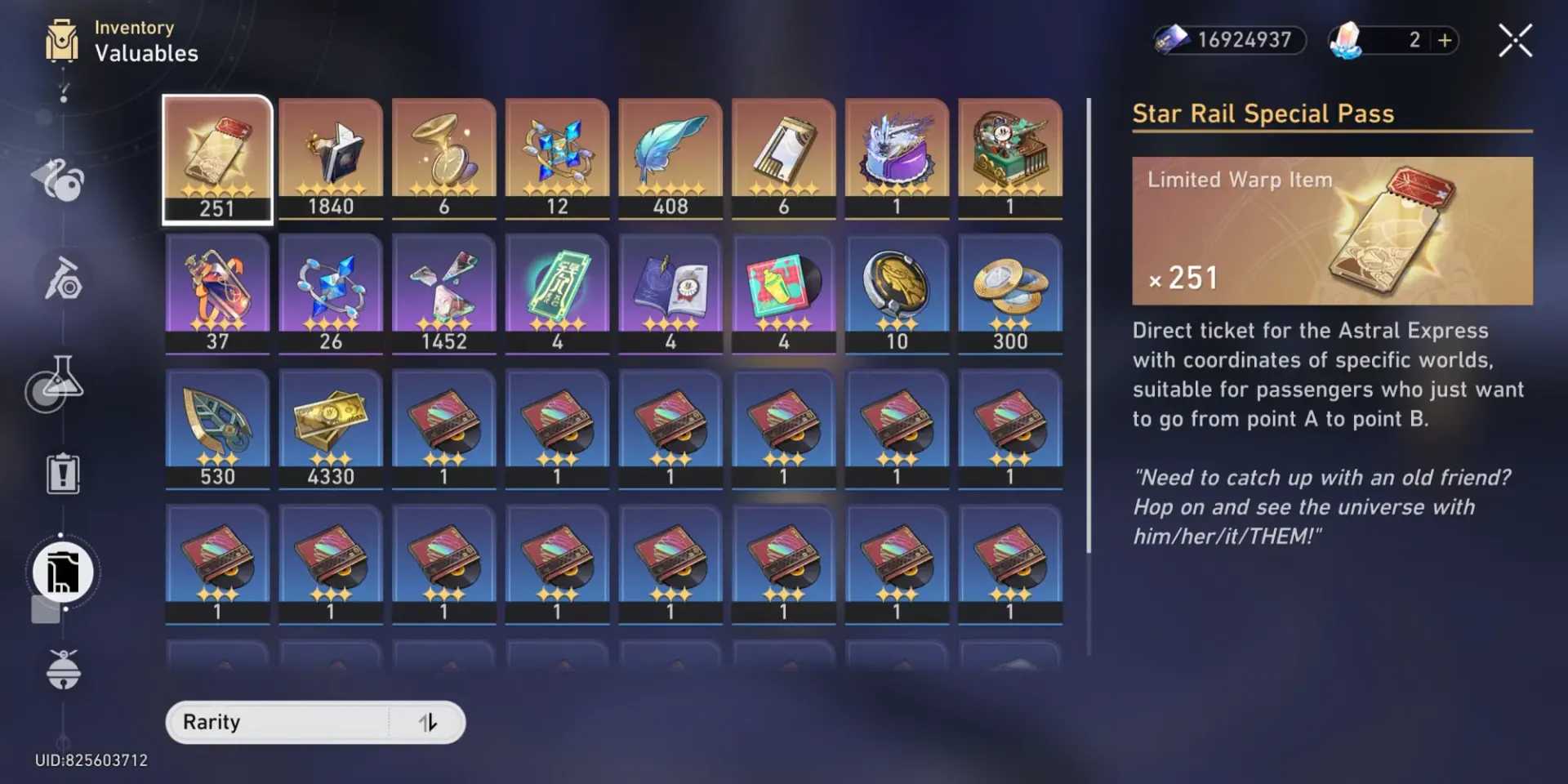Select the purple cake item slot

coord(897,158)
